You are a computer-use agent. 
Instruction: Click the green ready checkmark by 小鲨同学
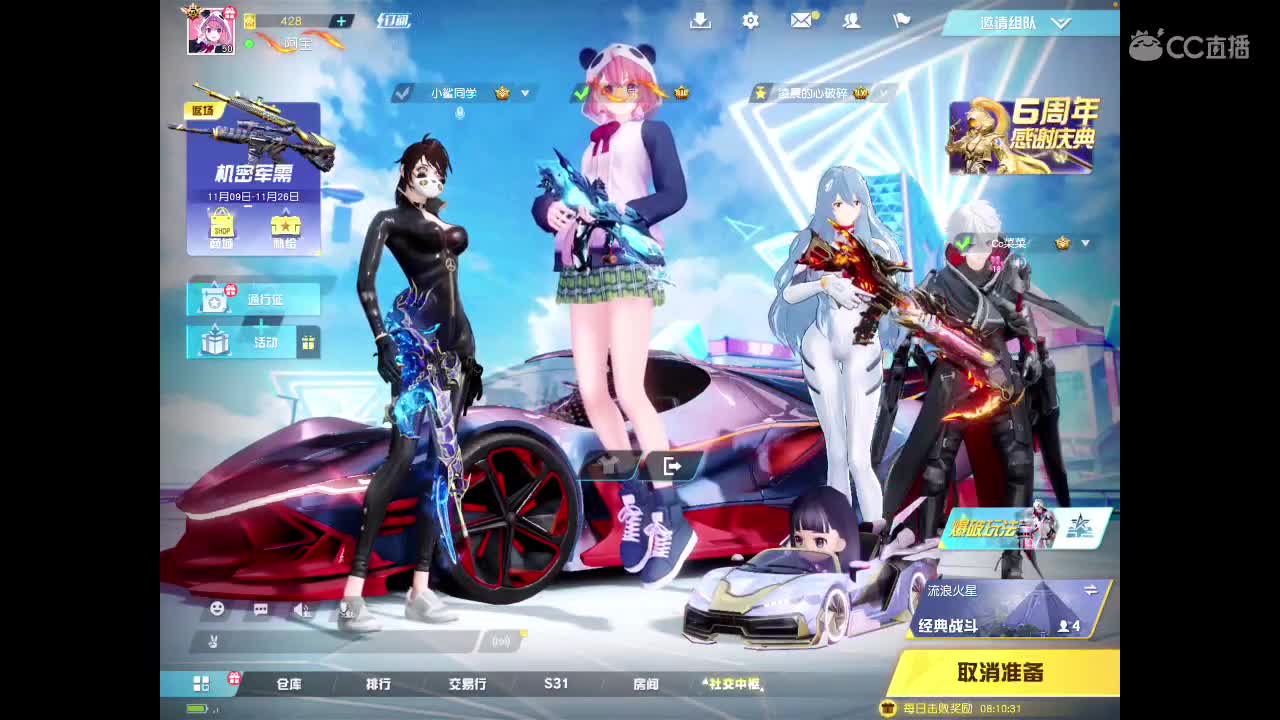403,92
